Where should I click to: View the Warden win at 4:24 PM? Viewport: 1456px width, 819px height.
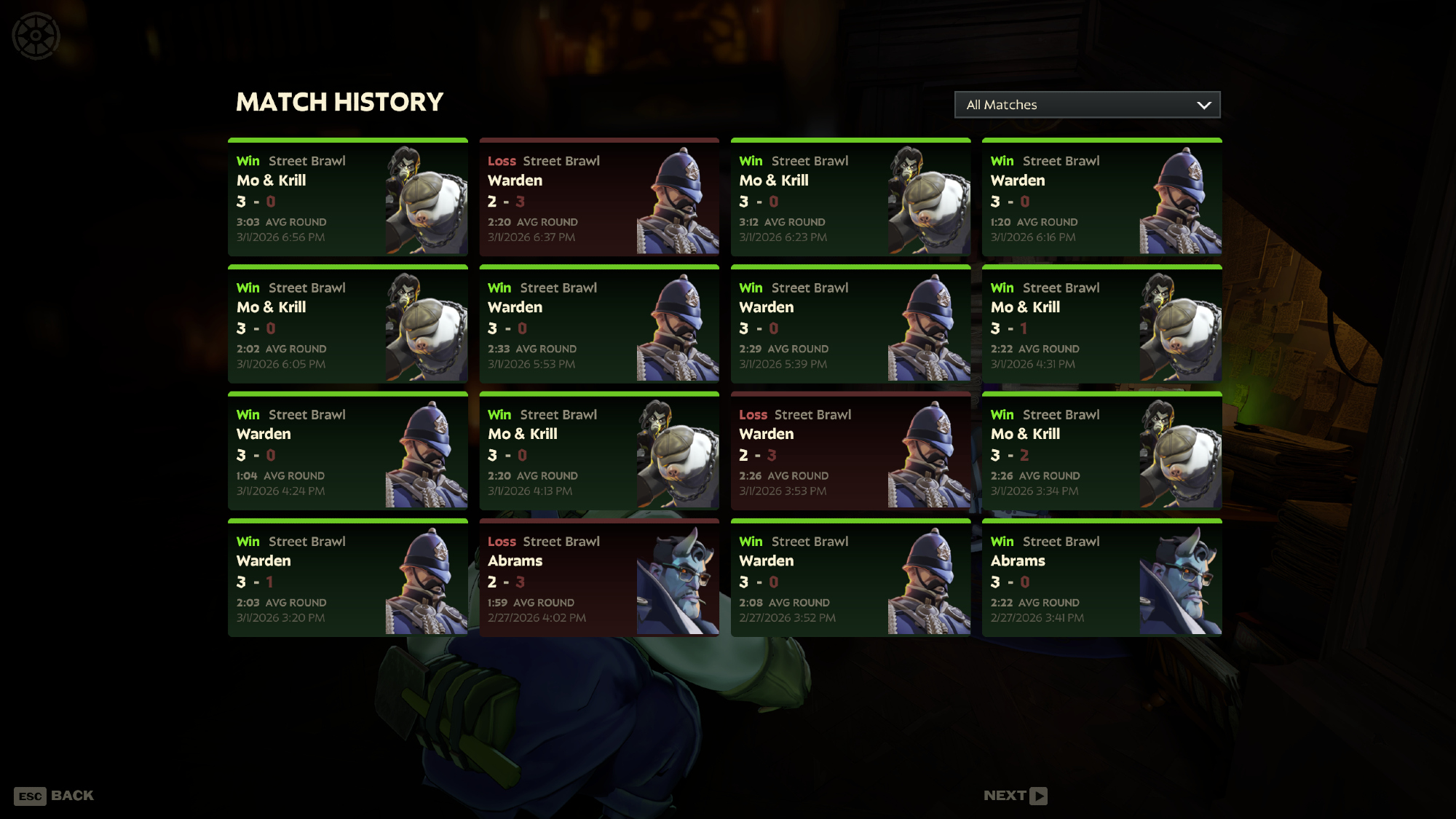(348, 451)
